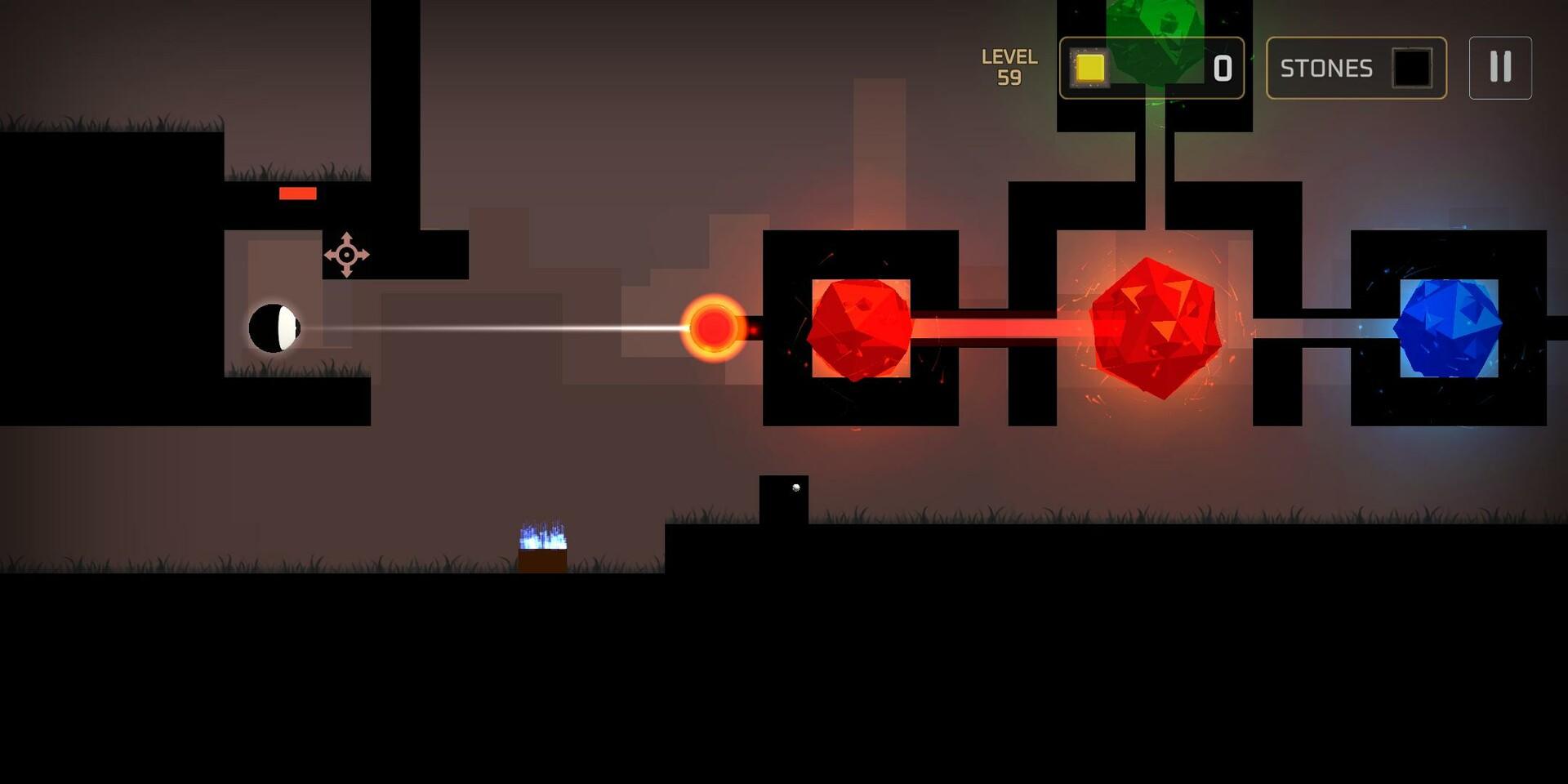Expand the yellow collectible counter panel

pyautogui.click(x=1153, y=69)
